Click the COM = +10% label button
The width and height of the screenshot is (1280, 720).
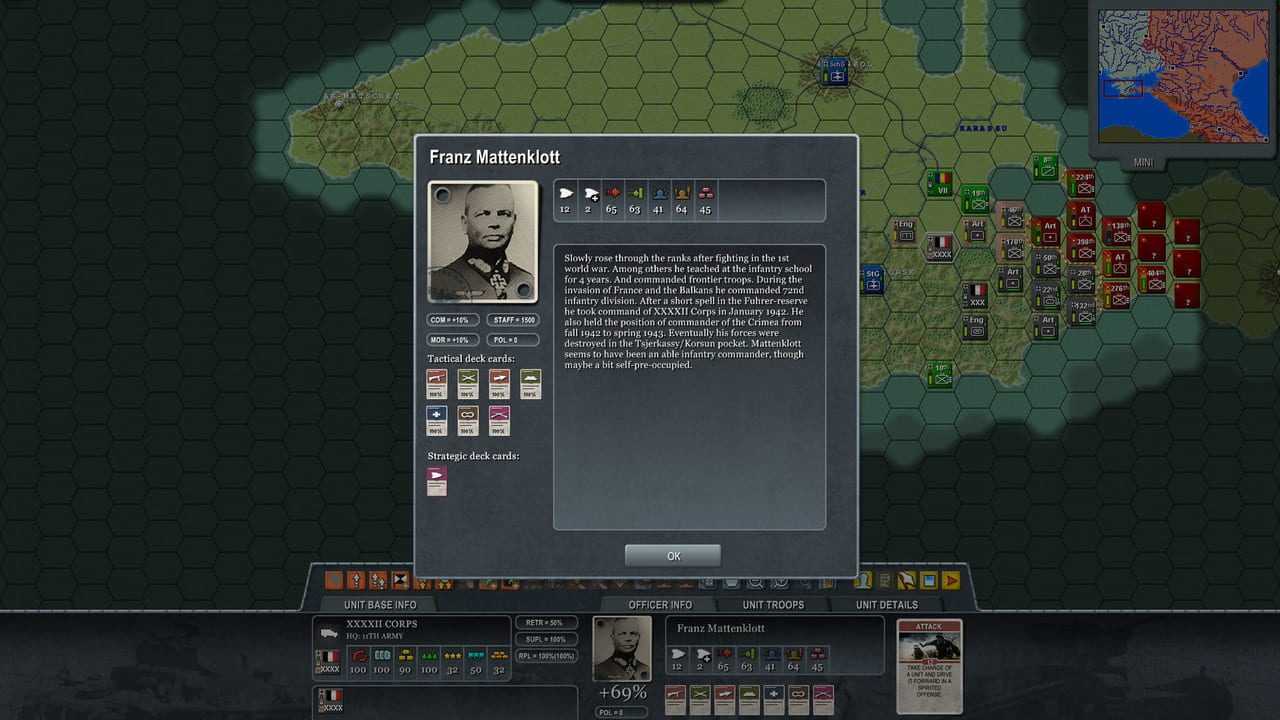(x=451, y=320)
